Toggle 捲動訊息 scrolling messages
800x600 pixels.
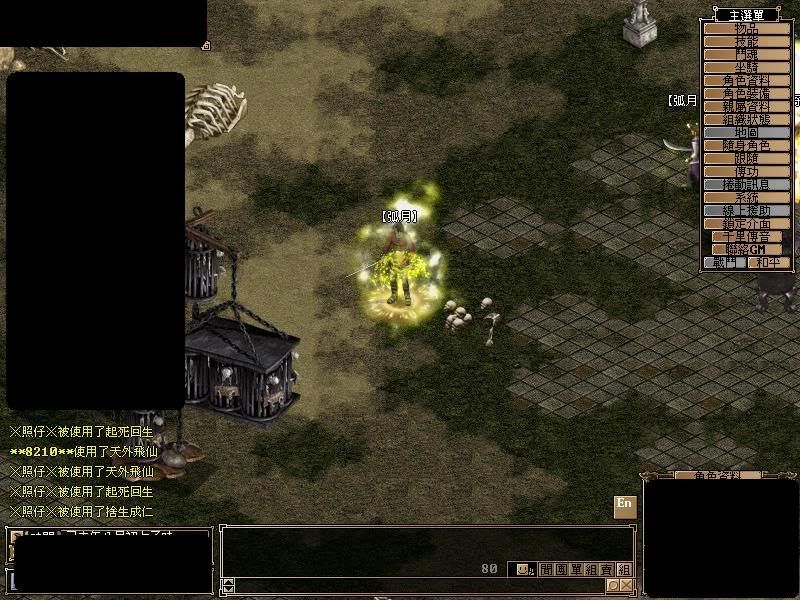[x=747, y=184]
